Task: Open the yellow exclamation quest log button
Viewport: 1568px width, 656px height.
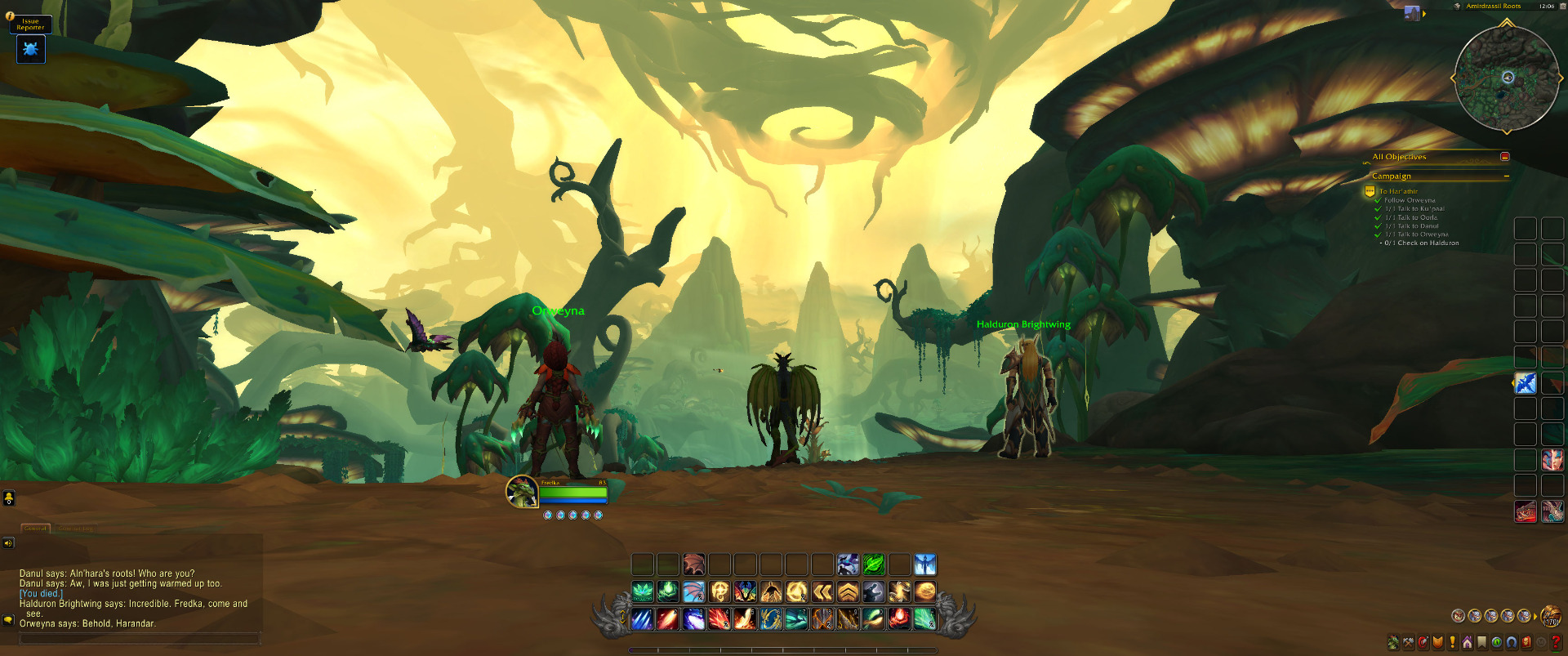Action: [x=1452, y=643]
